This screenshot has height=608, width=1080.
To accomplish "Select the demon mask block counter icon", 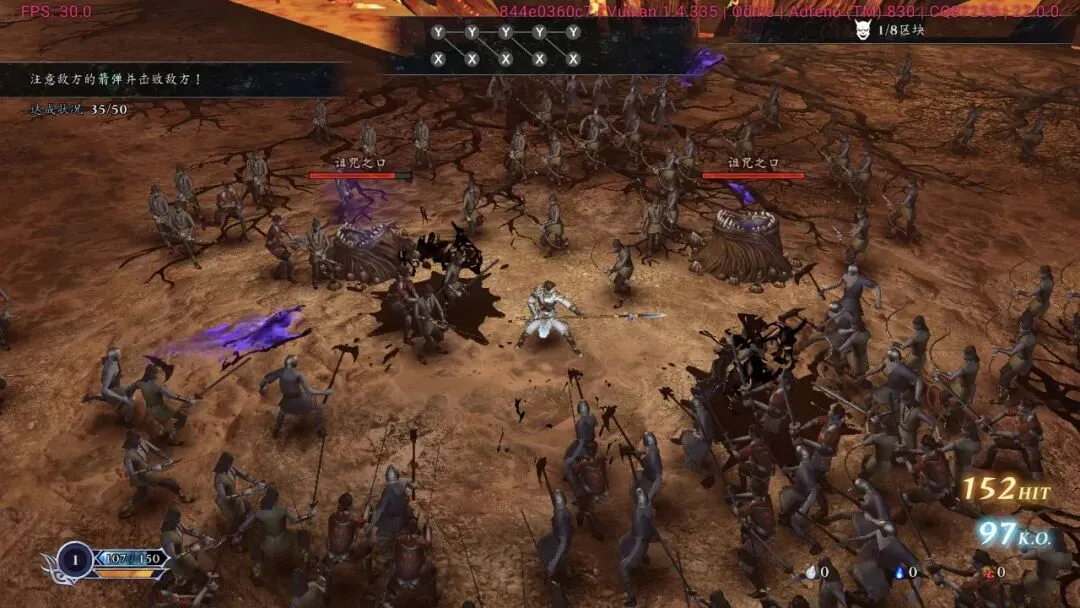I will coord(864,31).
